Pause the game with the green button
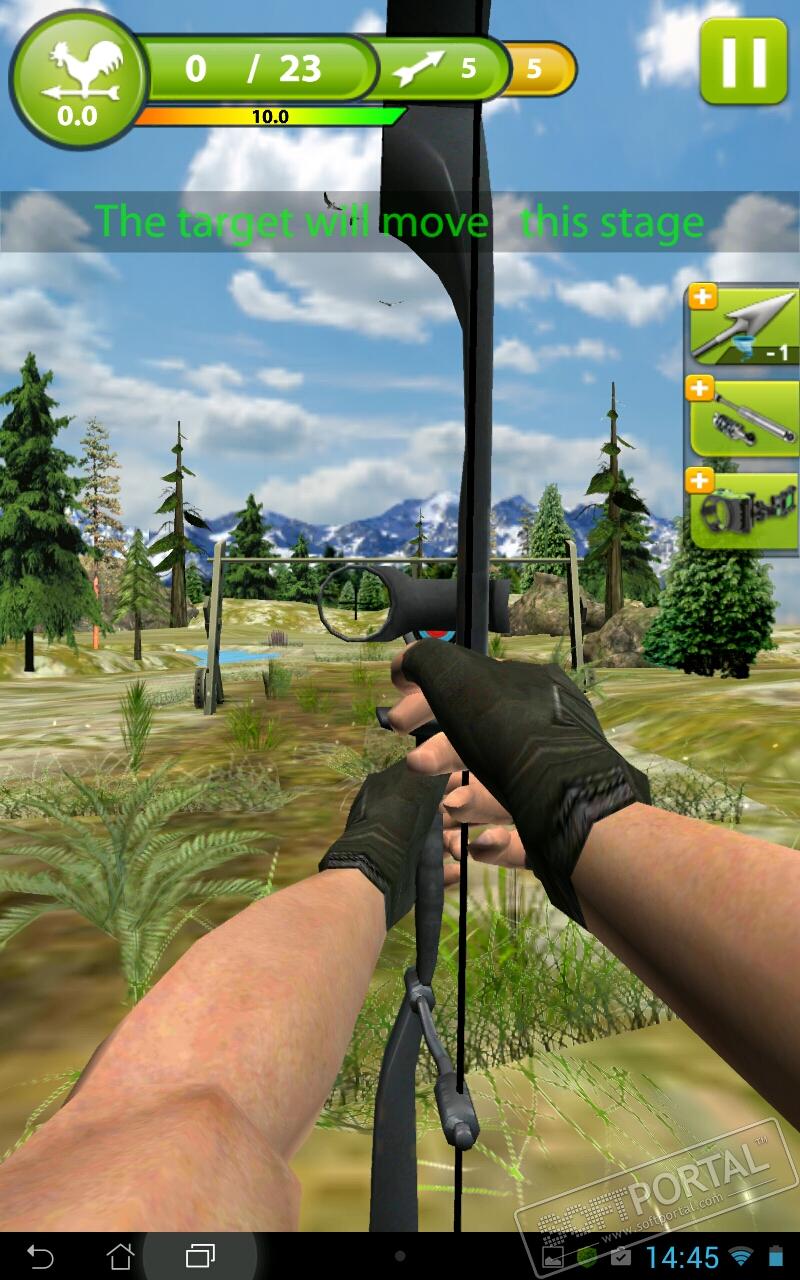 coord(743,60)
